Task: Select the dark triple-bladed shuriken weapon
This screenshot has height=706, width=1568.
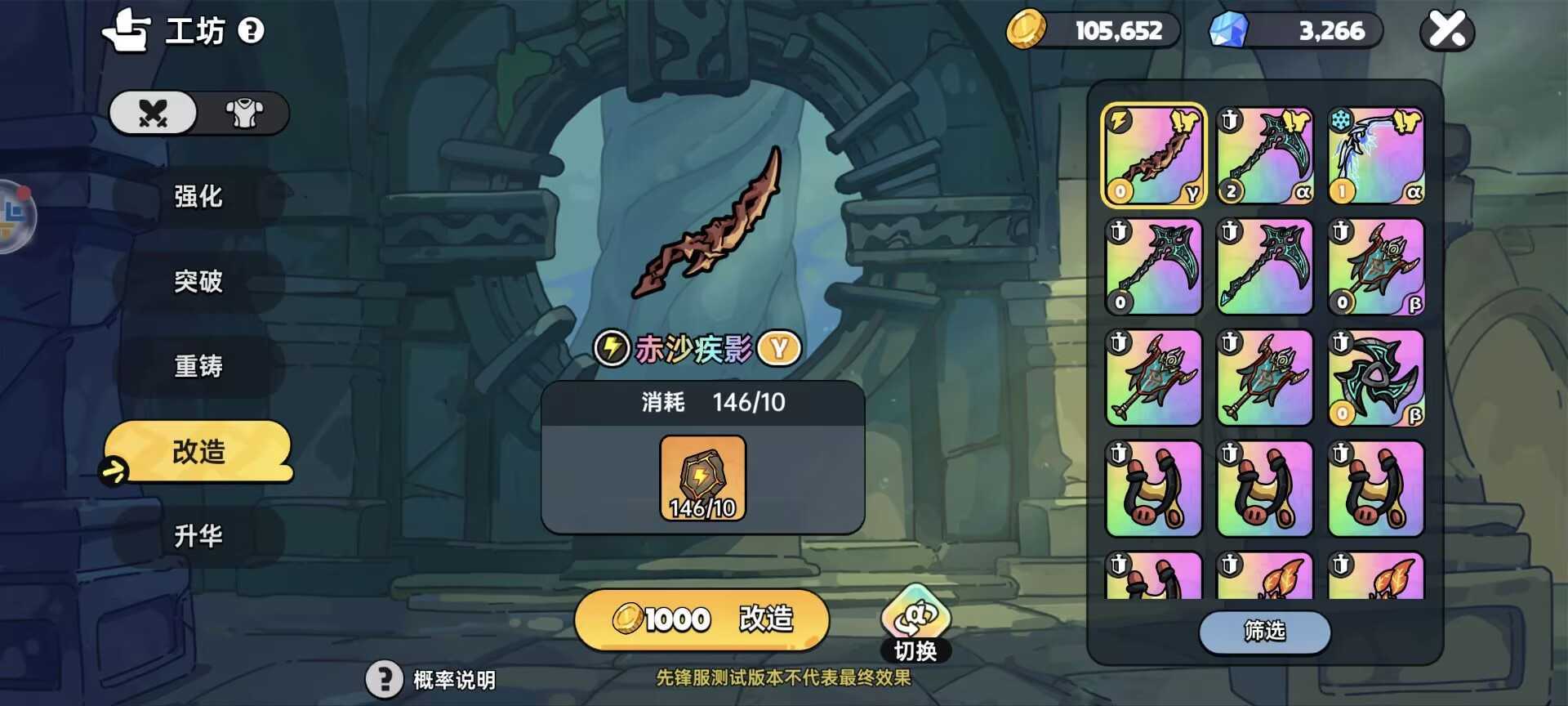Action: point(1375,378)
